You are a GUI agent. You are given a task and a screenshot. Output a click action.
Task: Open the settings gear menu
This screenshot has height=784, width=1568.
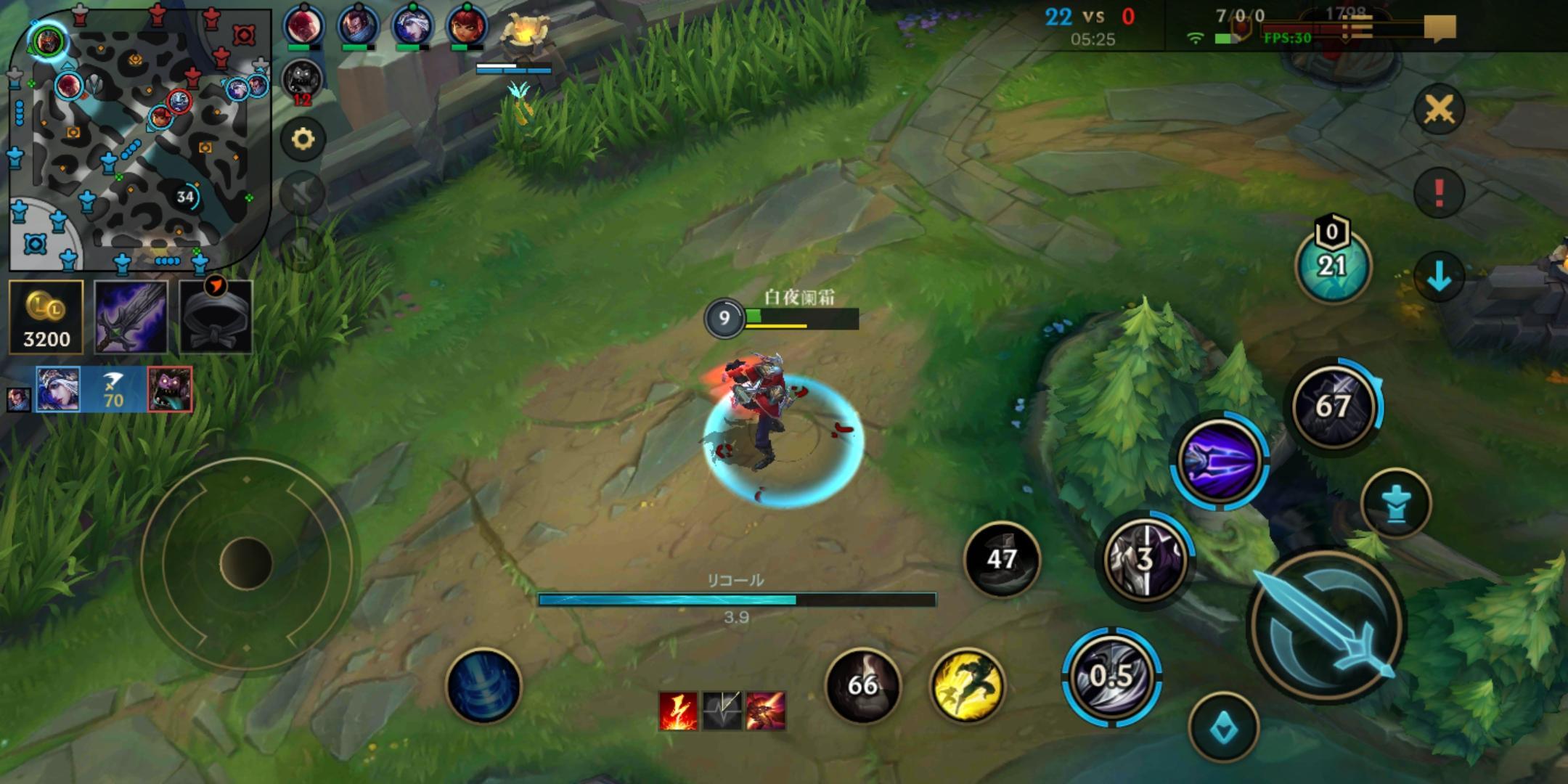pos(303,139)
